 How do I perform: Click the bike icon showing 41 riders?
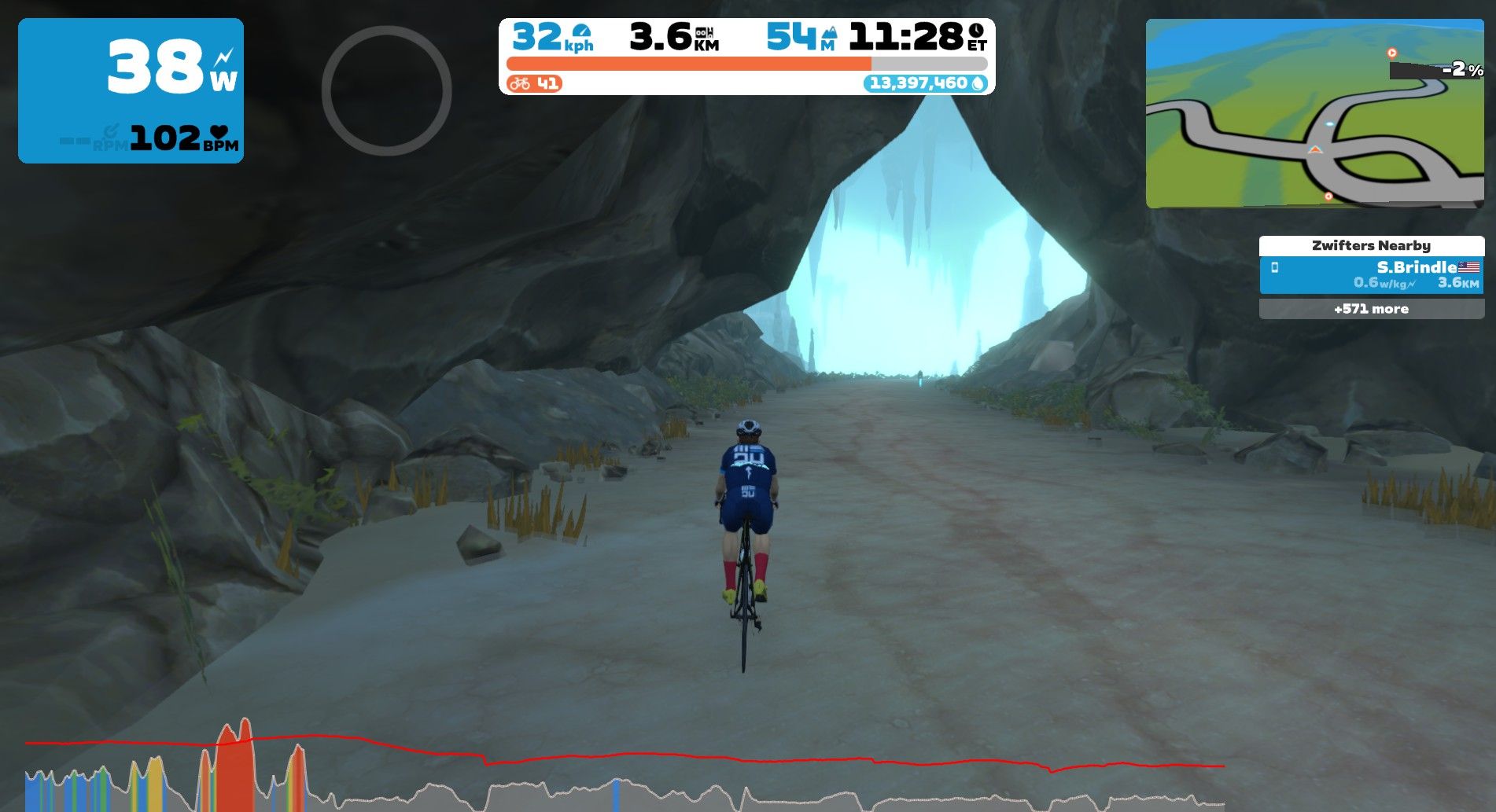(x=521, y=83)
